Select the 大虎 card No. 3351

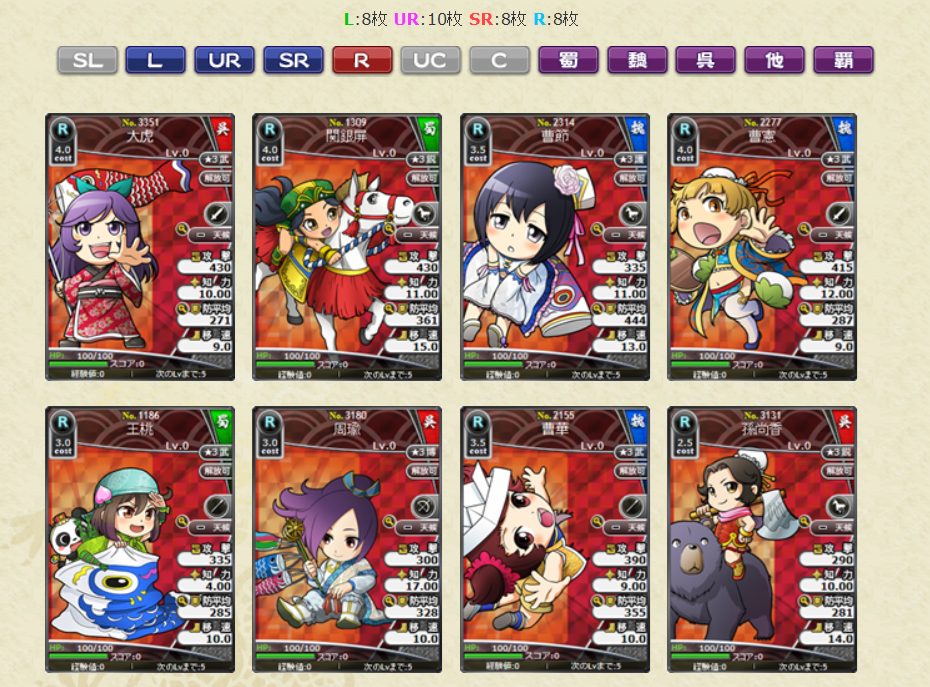140,247
